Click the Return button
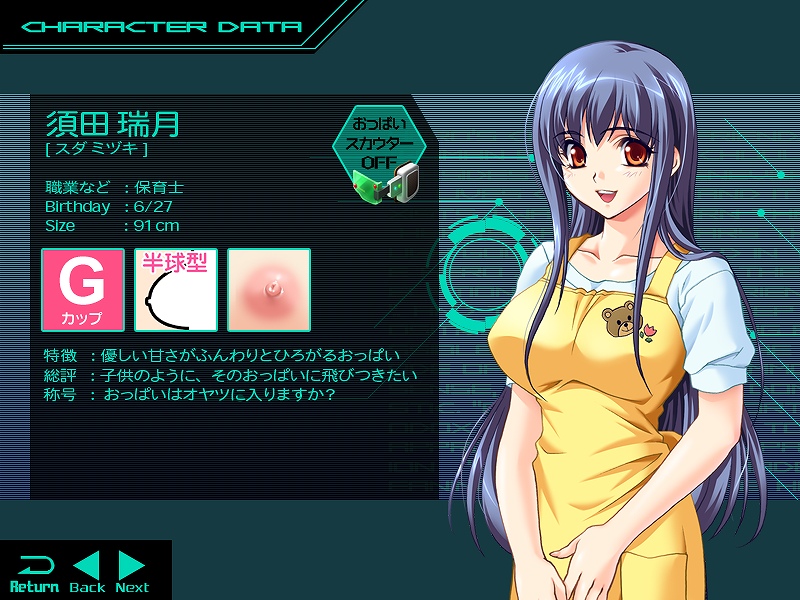 click(34, 573)
